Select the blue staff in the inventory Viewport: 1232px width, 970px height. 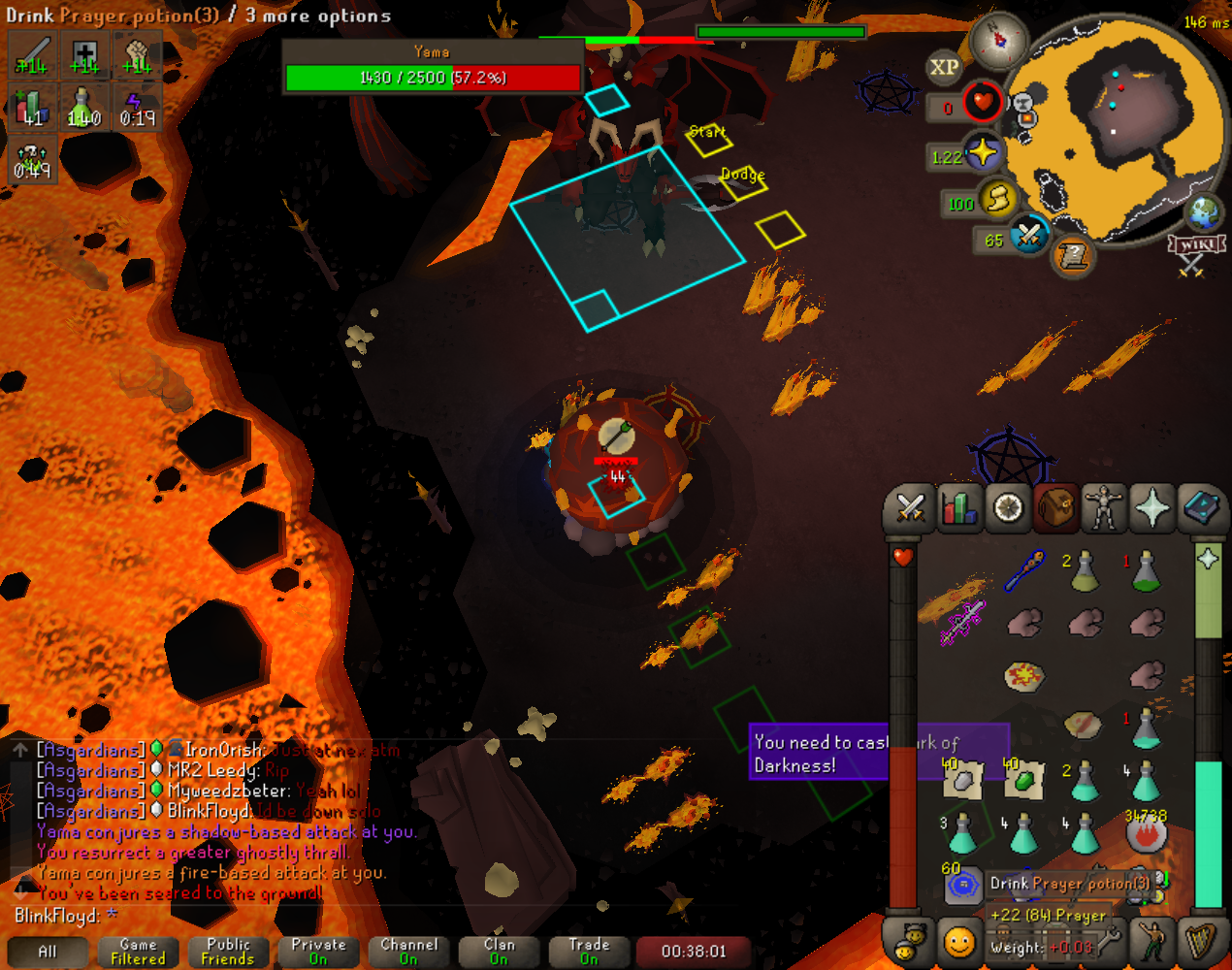click(1024, 569)
